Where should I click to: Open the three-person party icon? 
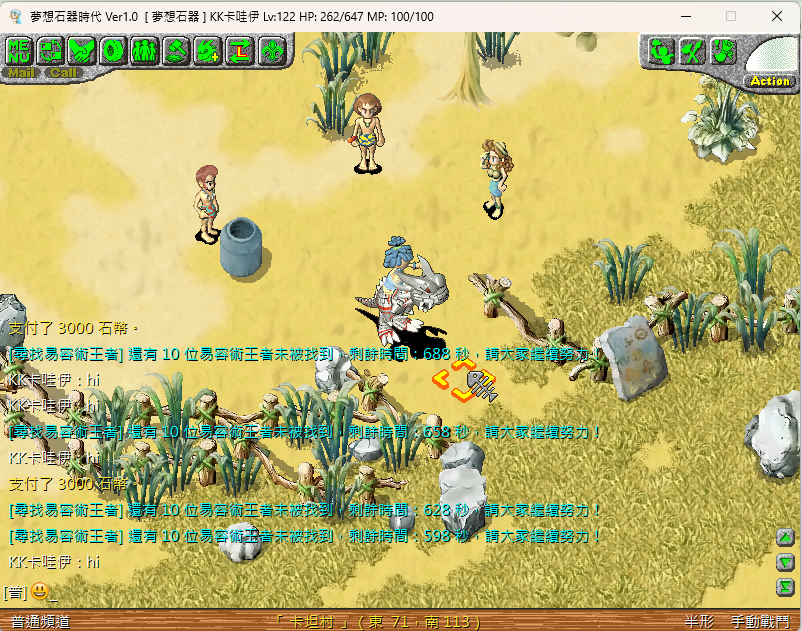(144, 50)
